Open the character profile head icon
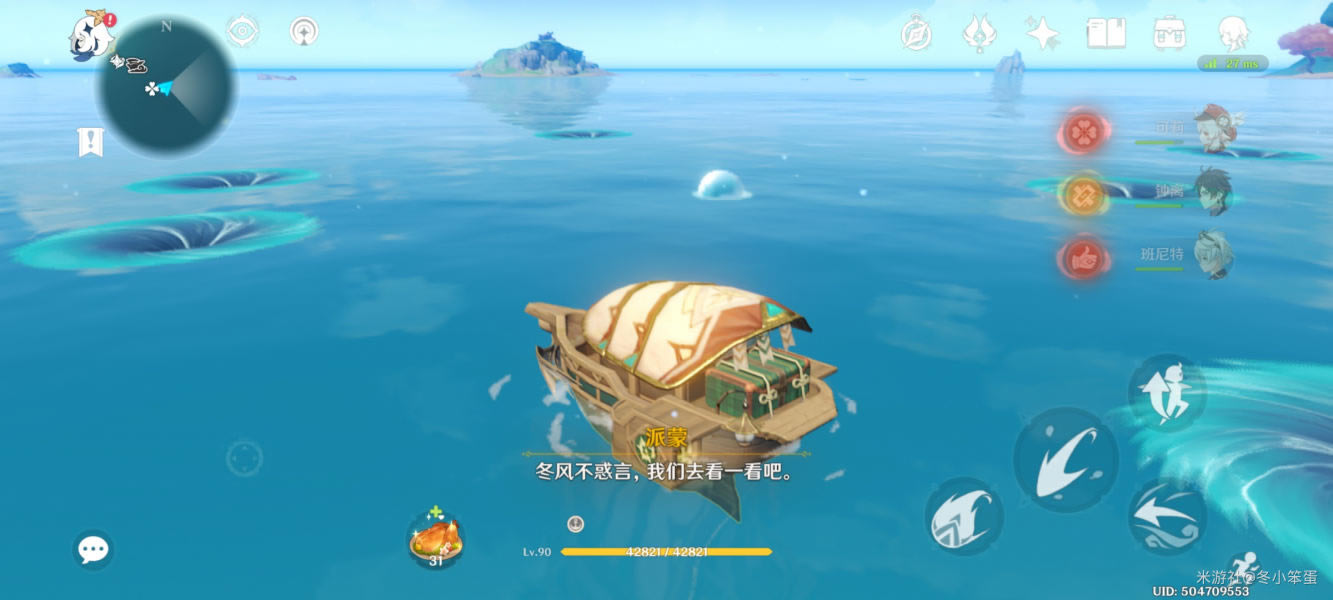 coord(1233,33)
